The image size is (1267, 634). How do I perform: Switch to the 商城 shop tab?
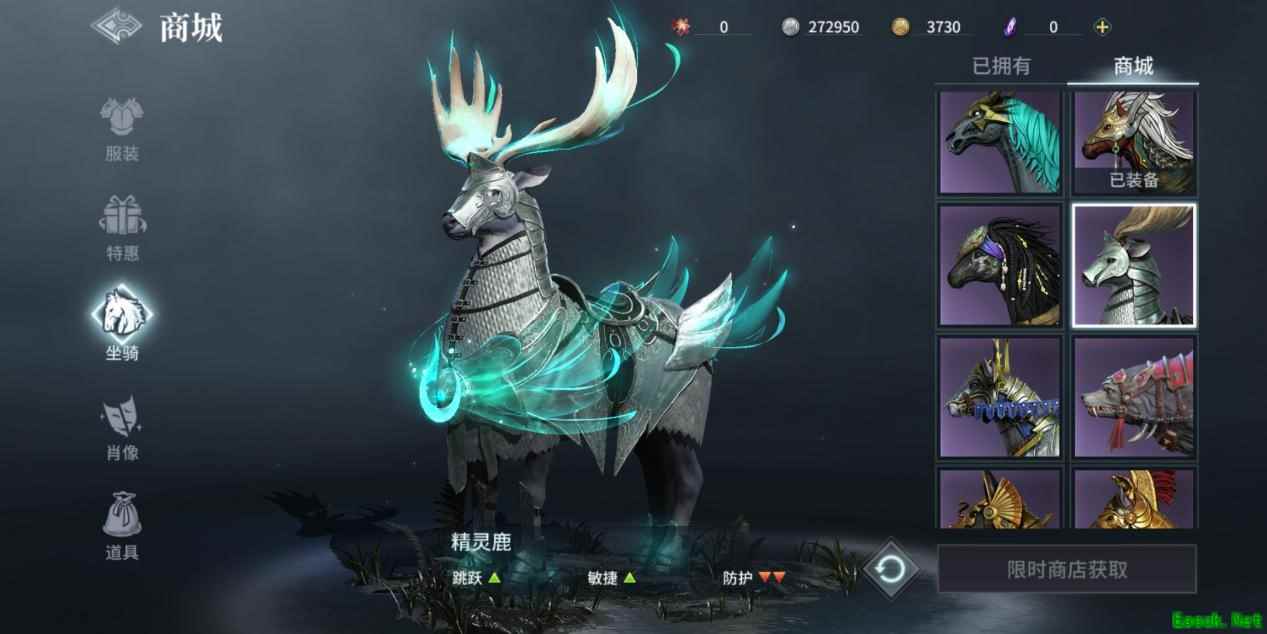click(x=1133, y=67)
